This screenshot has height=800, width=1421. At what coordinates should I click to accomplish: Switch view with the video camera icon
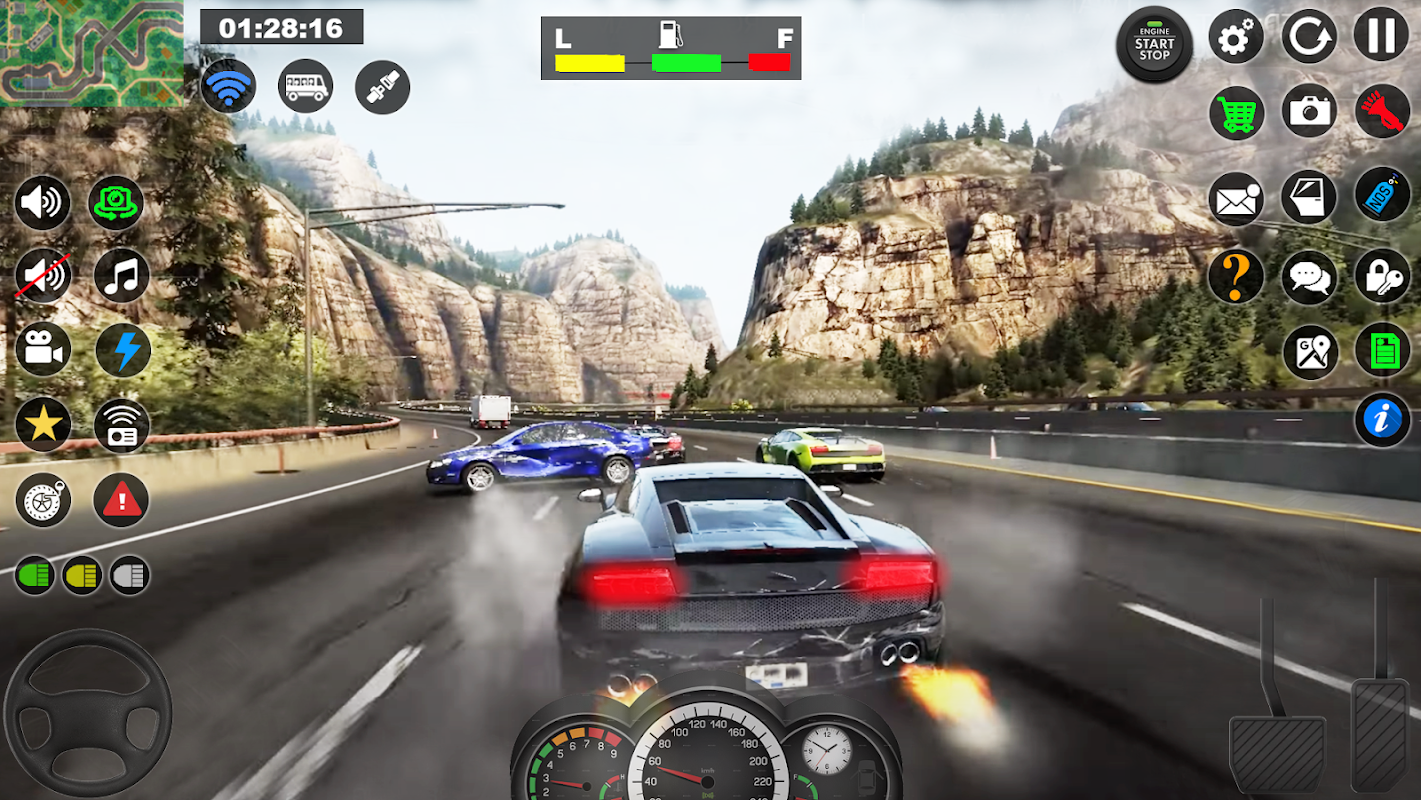click(43, 349)
